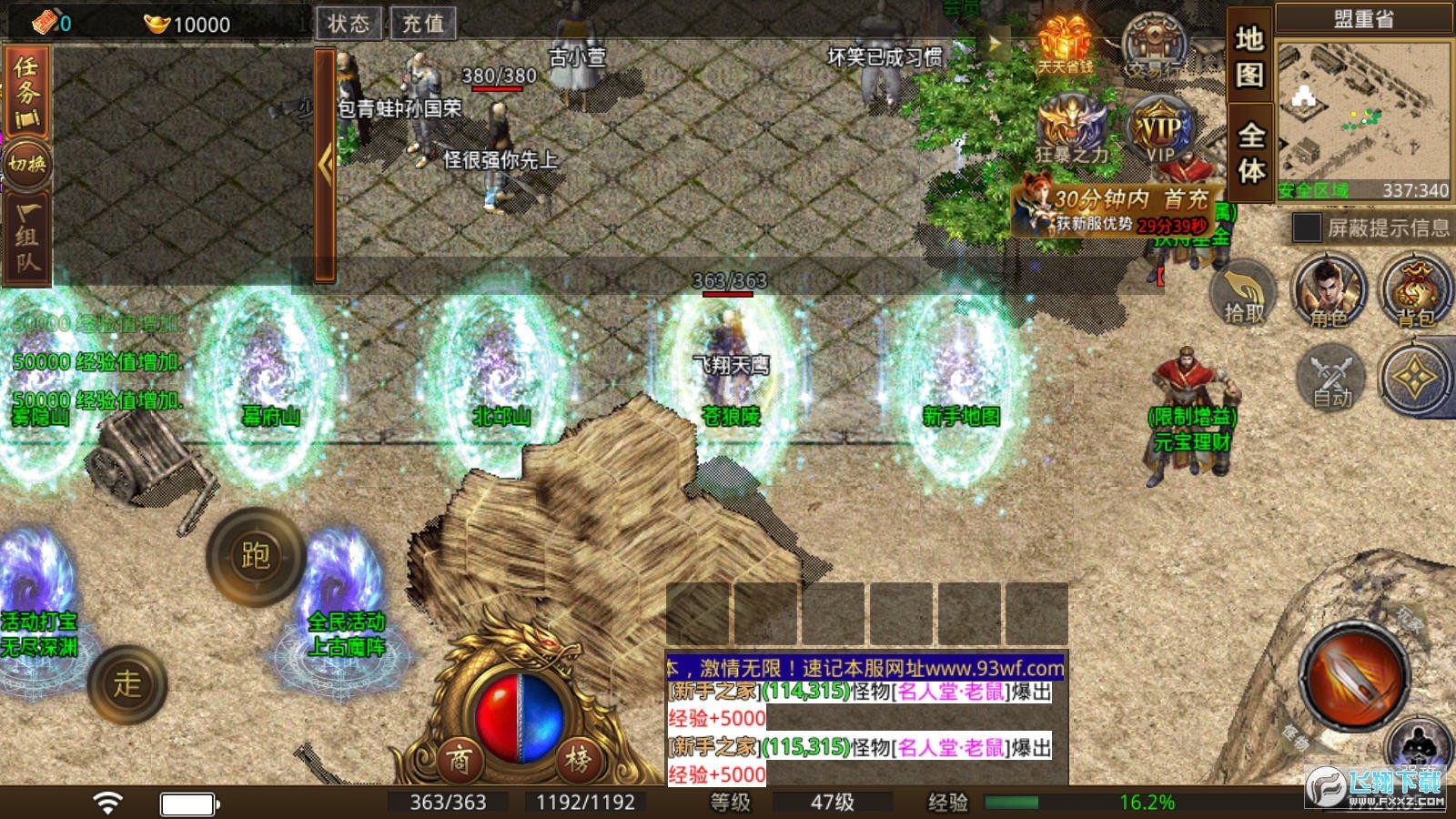
Task: Open the 充值 recharge shop
Action: pyautogui.click(x=423, y=23)
